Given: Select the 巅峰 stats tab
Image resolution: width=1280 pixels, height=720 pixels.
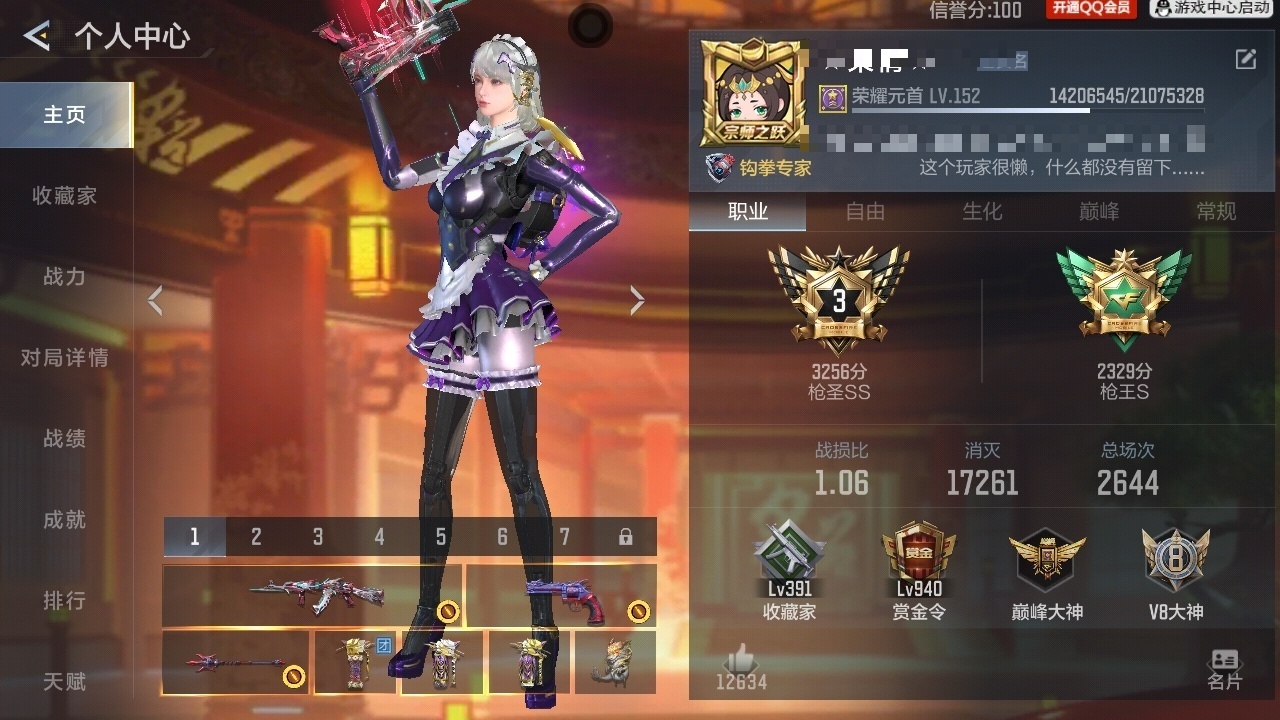Looking at the screenshot, I should coord(1099,211).
